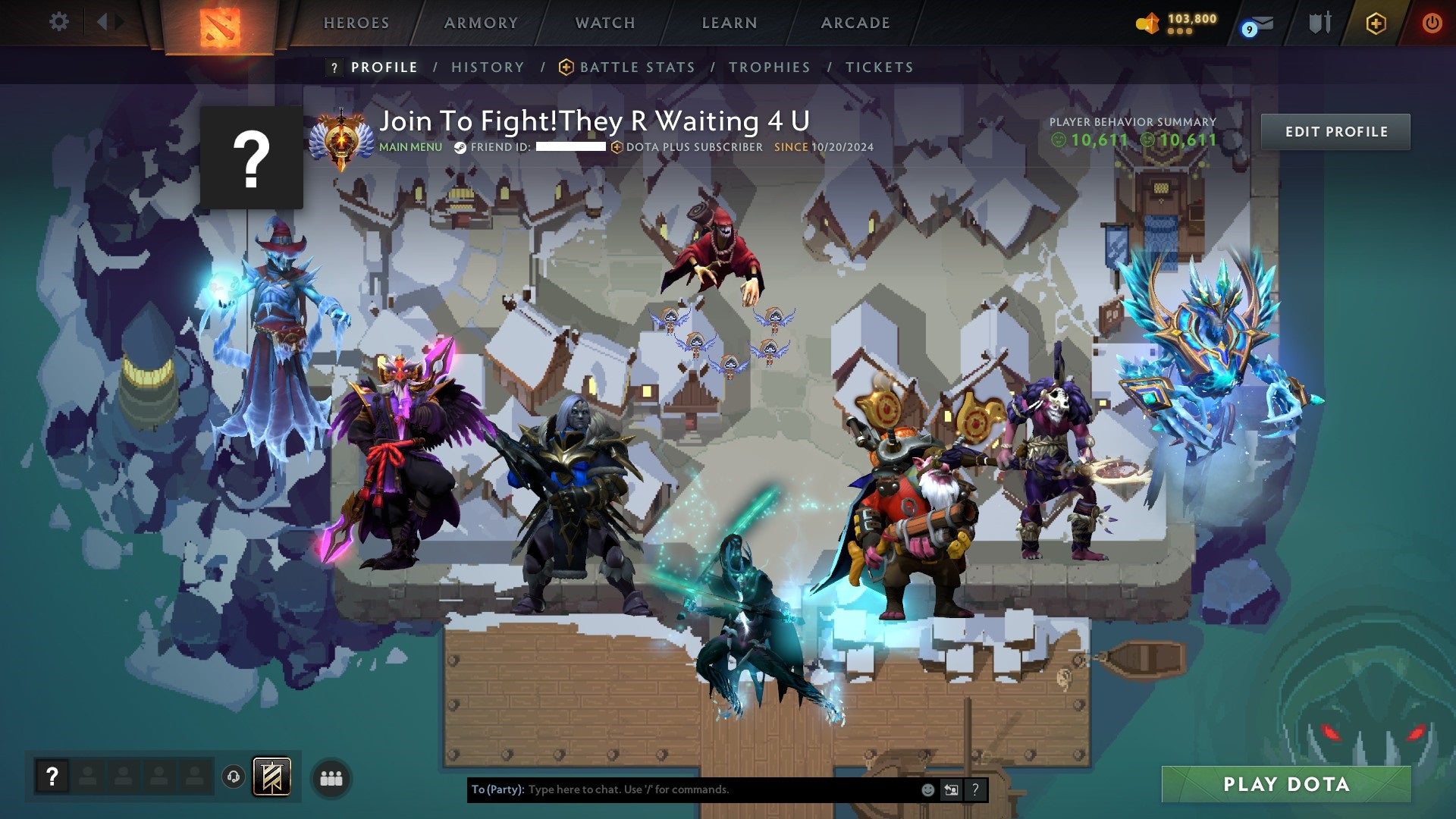Click inside the party chat input field
1456x819 pixels.
[682, 789]
